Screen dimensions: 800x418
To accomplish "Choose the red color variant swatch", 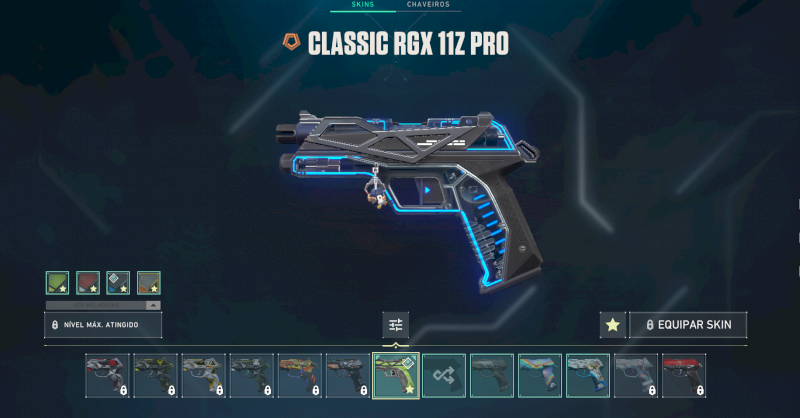I will (88, 283).
